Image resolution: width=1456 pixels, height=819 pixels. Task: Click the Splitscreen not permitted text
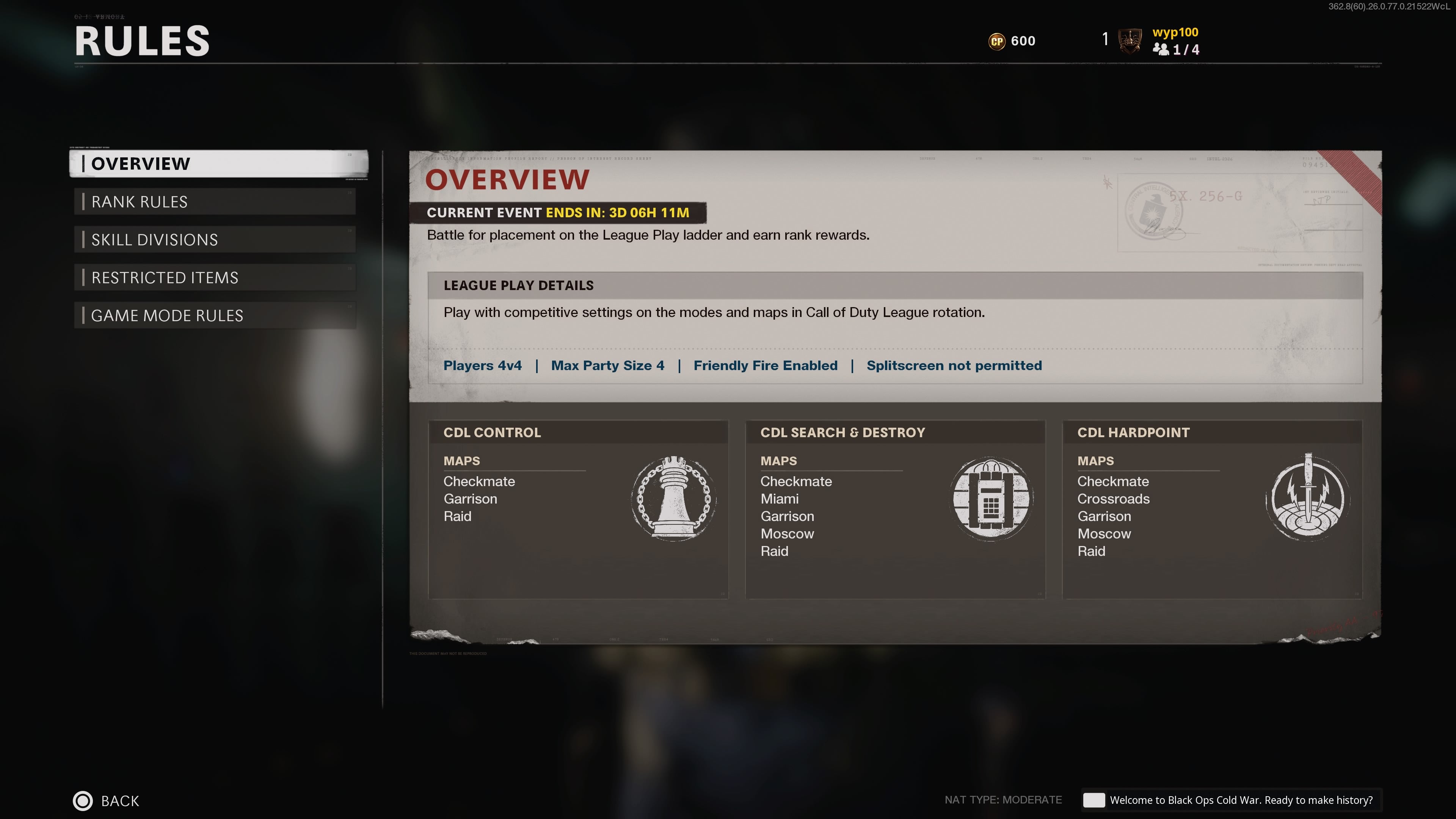tap(954, 365)
